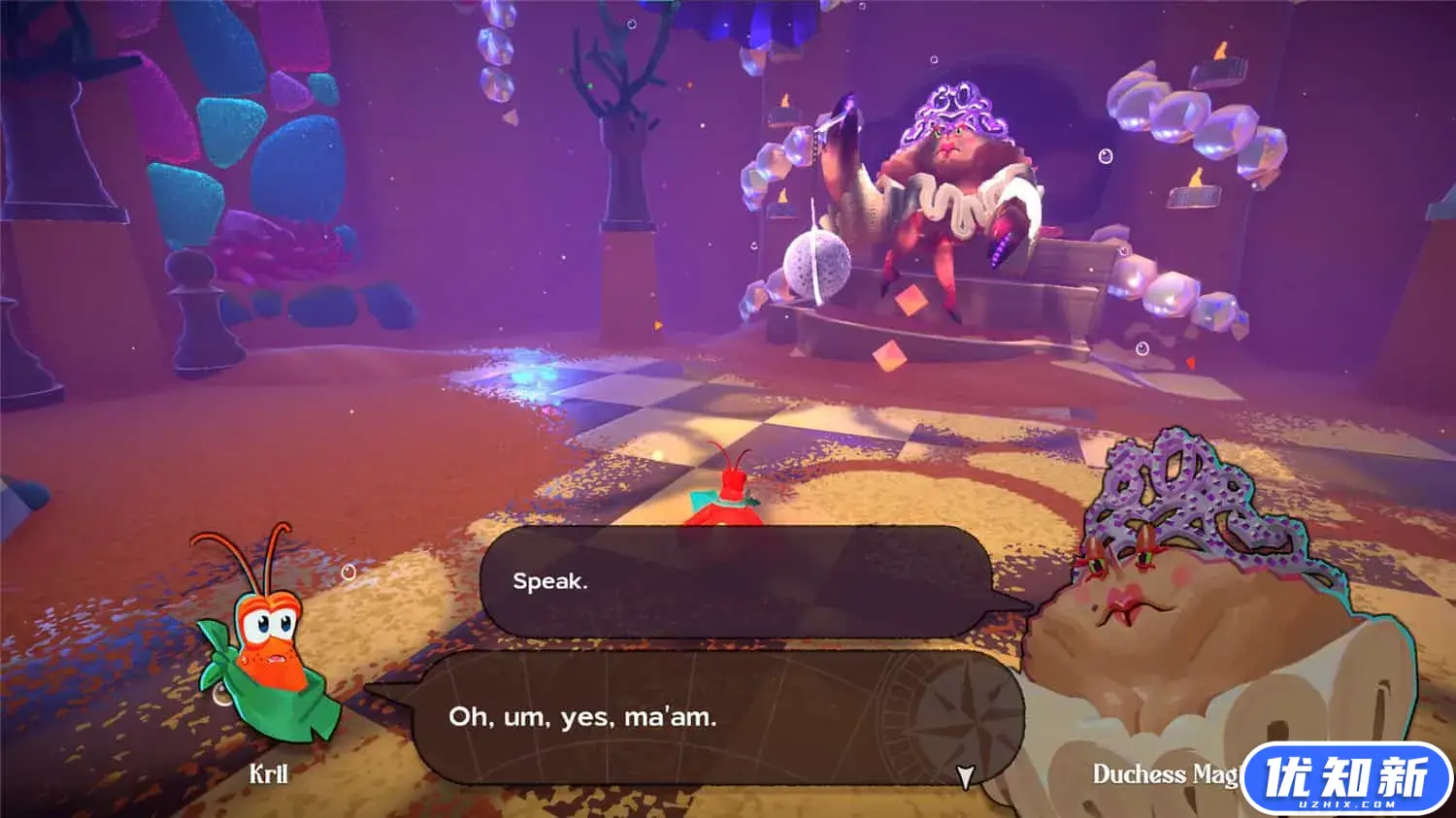This screenshot has width=1456, height=818.
Task: Click the blue uzhix.com watermark logo
Action: pyautogui.click(x=1346, y=779)
